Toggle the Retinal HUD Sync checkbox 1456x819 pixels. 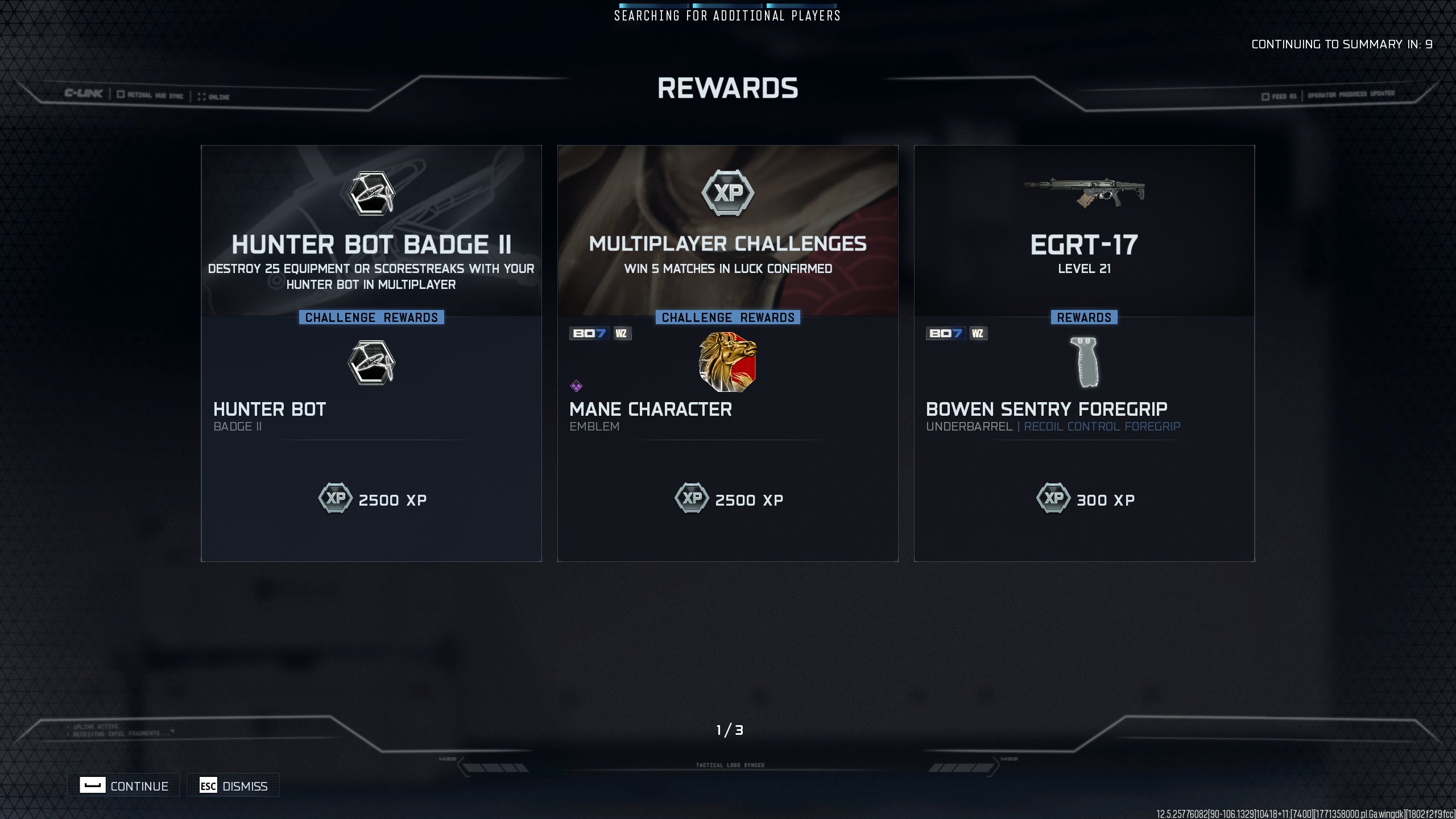(120, 95)
